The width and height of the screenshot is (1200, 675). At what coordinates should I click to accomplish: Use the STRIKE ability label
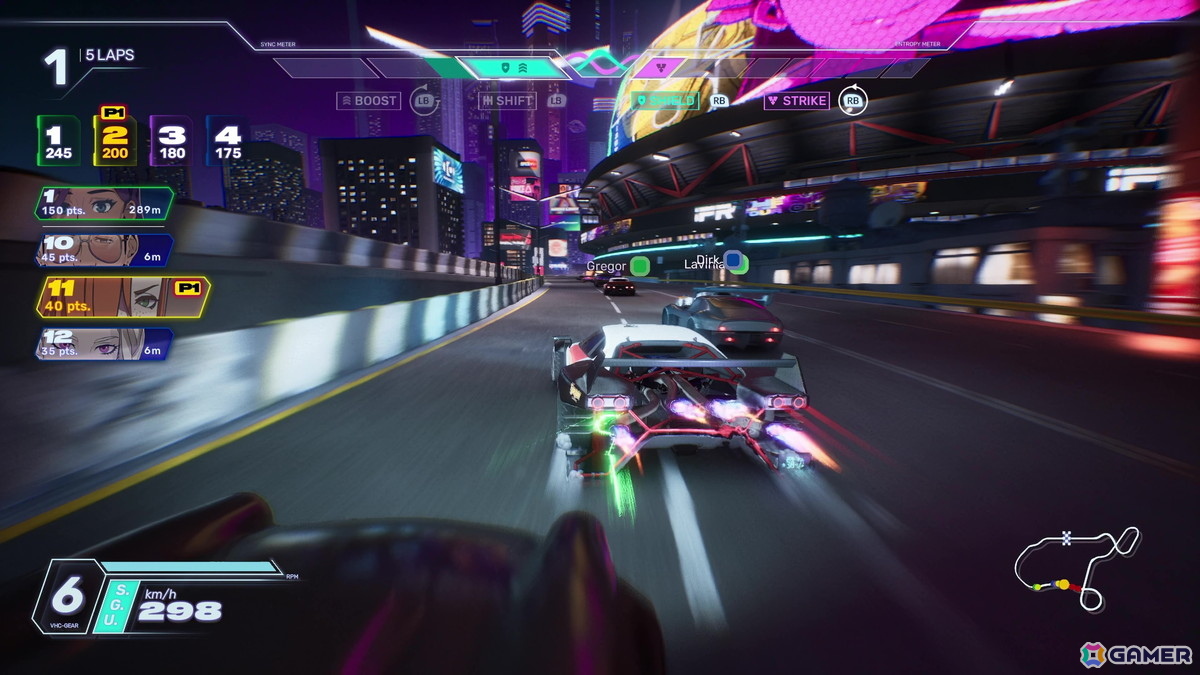click(x=797, y=100)
